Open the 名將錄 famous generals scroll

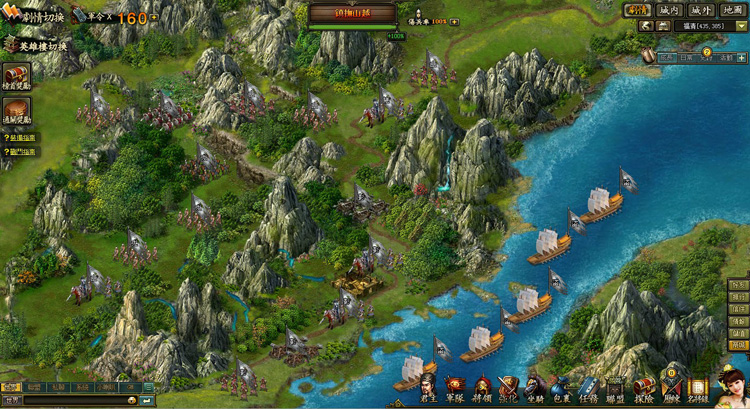click(698, 389)
